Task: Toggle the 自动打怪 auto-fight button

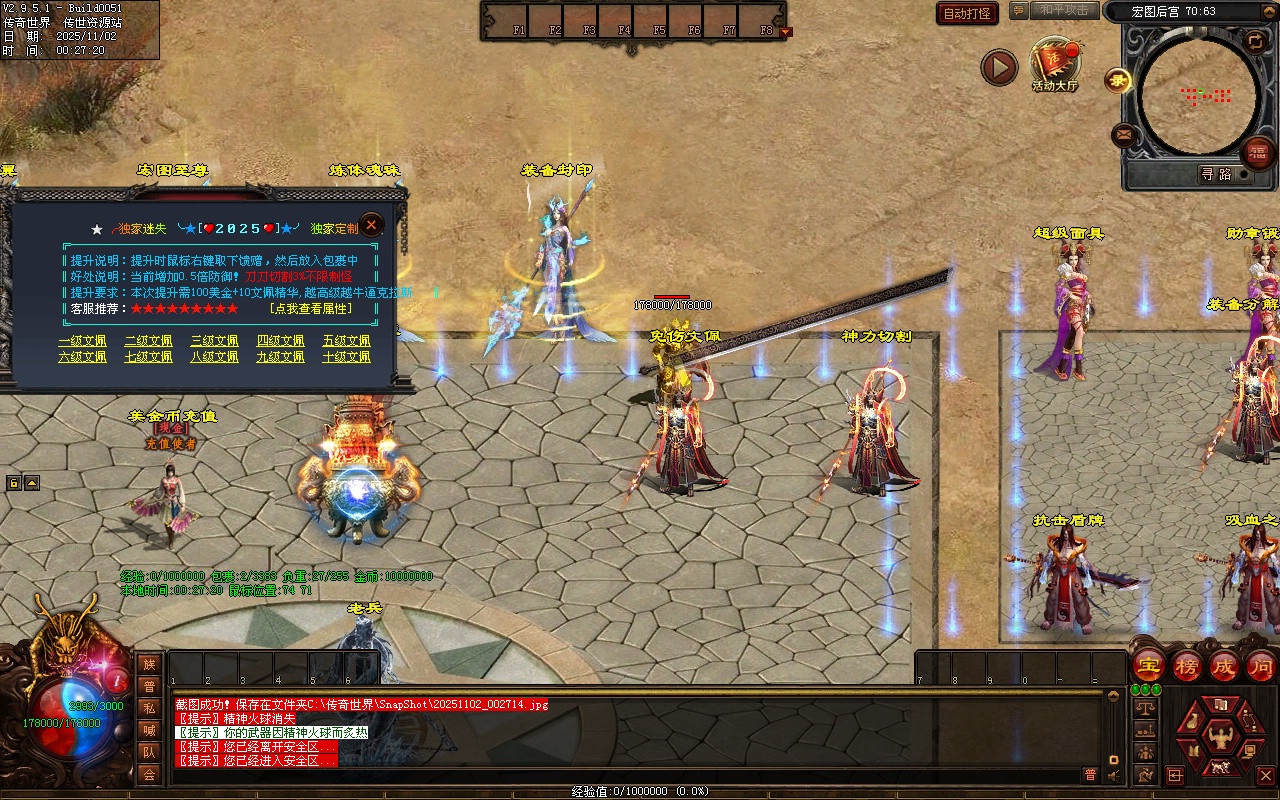Action: click(967, 13)
